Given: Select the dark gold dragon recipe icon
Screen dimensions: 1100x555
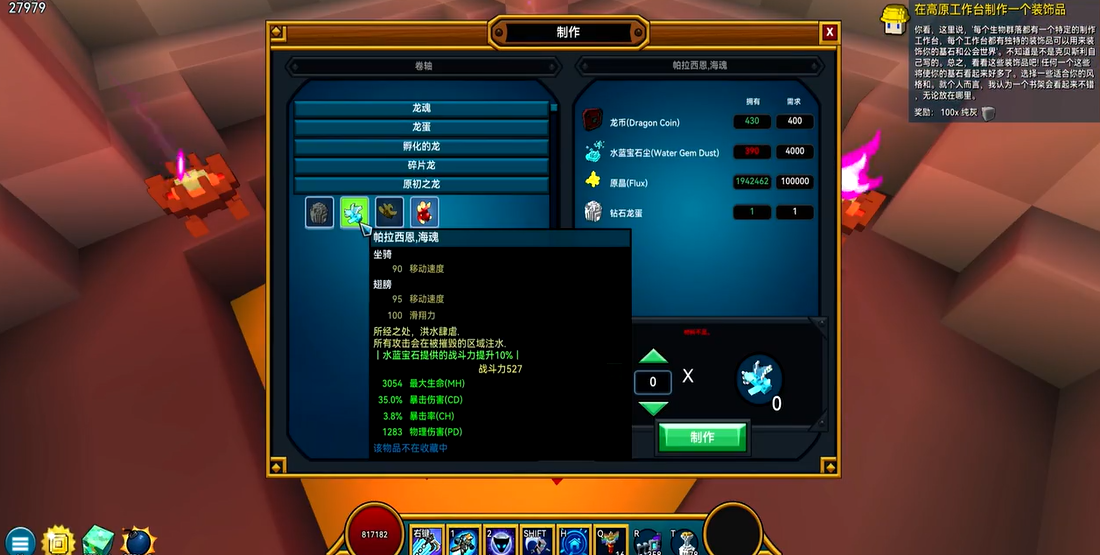Looking at the screenshot, I should (389, 212).
